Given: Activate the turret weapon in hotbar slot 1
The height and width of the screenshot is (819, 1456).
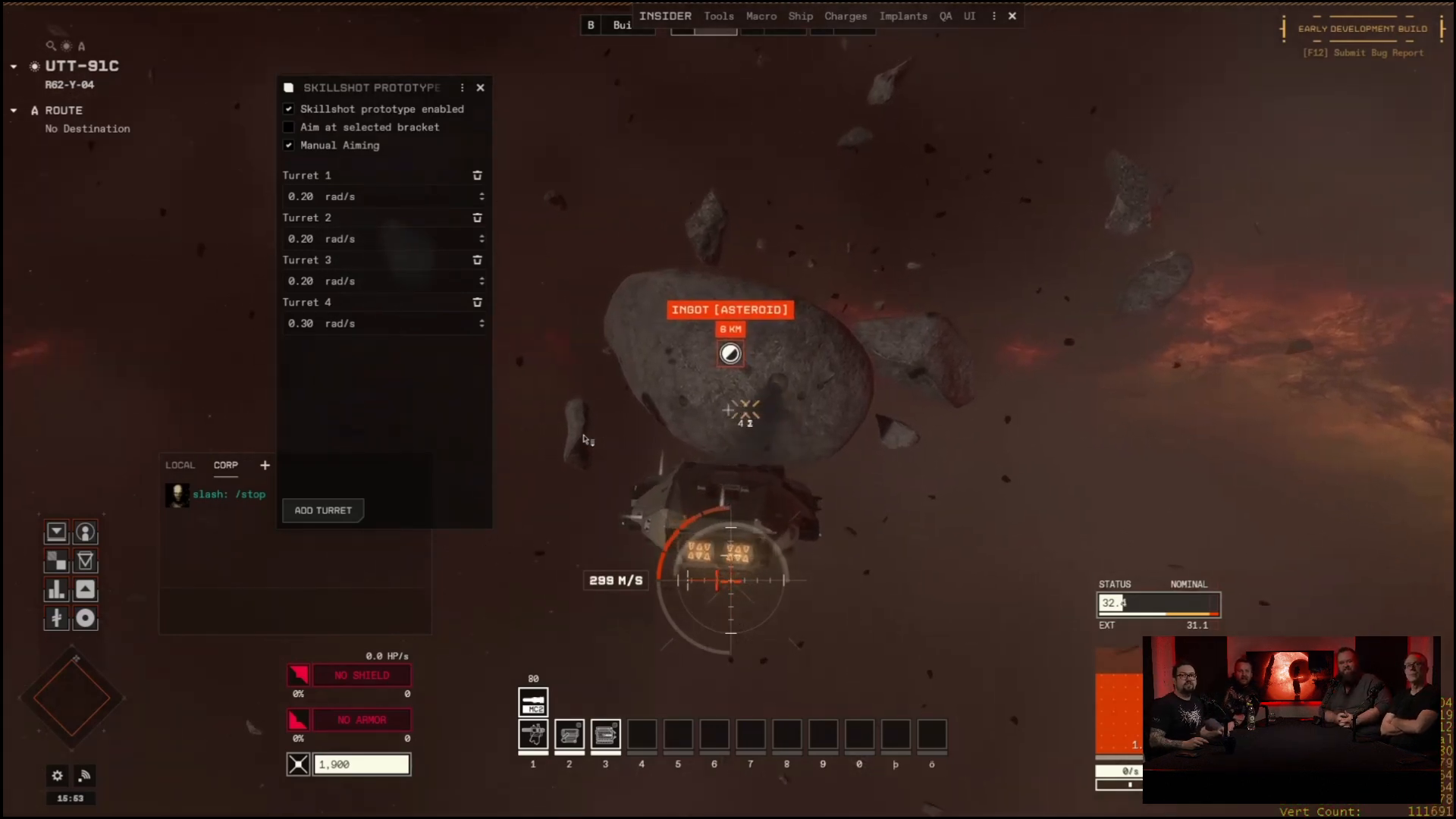Looking at the screenshot, I should point(532,735).
